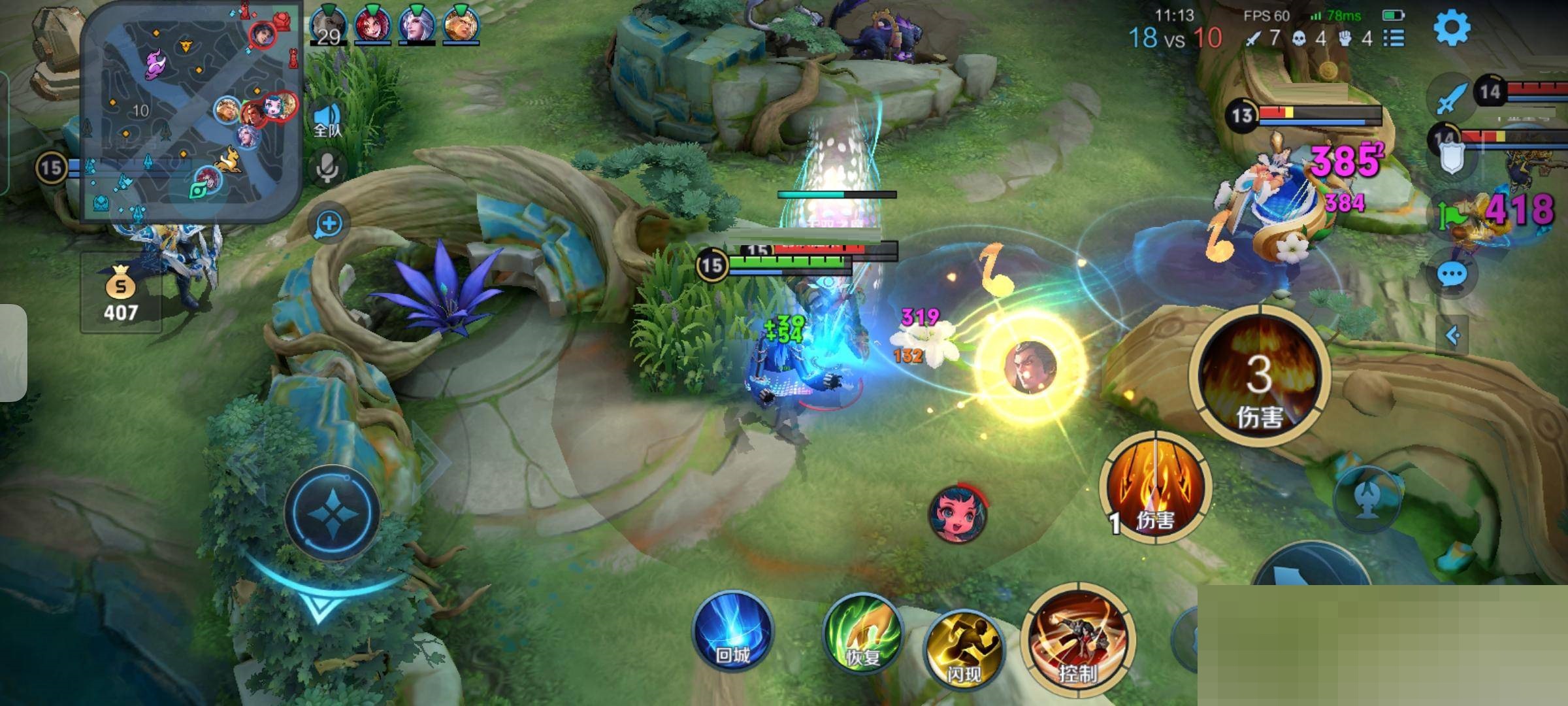Screen dimensions: 1568x706
Task: Open the quick message plus bubble
Action: (329, 224)
